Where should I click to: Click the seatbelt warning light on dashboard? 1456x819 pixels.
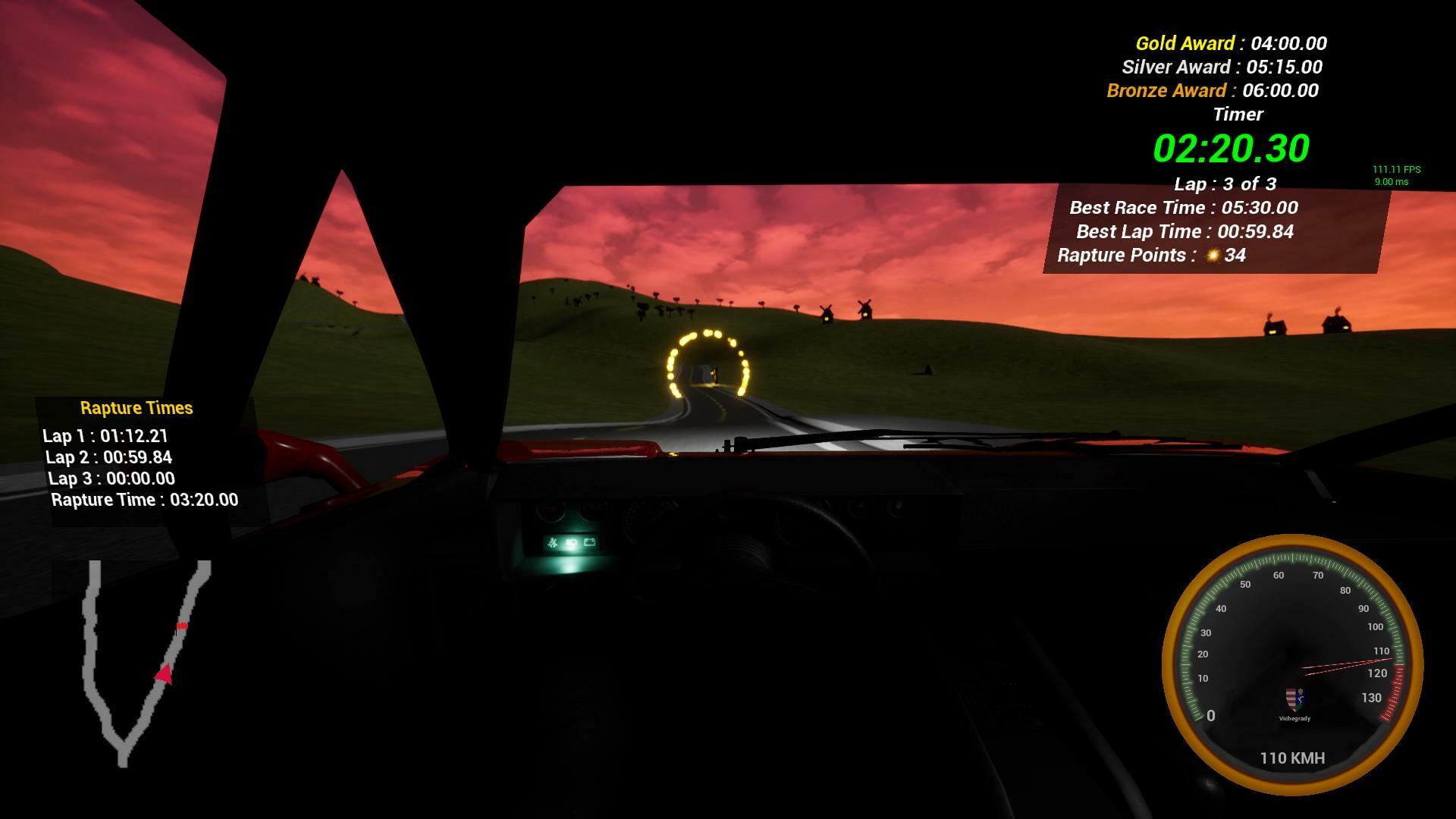(552, 543)
